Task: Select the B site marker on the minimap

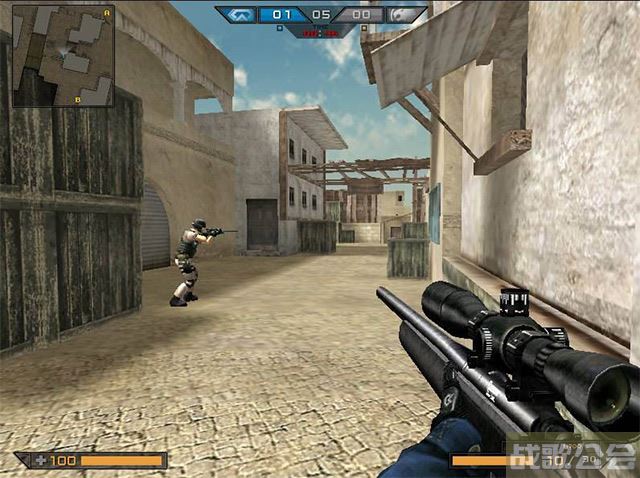Action: 78,99
